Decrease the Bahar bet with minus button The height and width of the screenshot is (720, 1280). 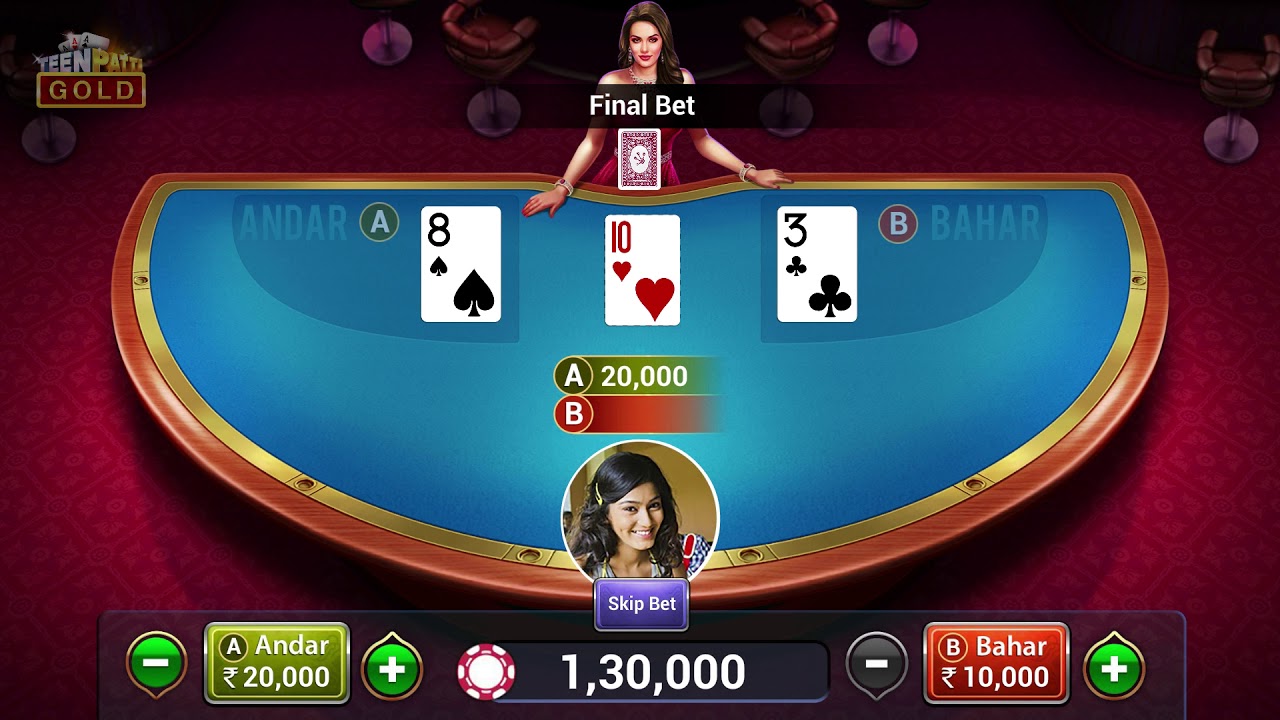coord(877,662)
